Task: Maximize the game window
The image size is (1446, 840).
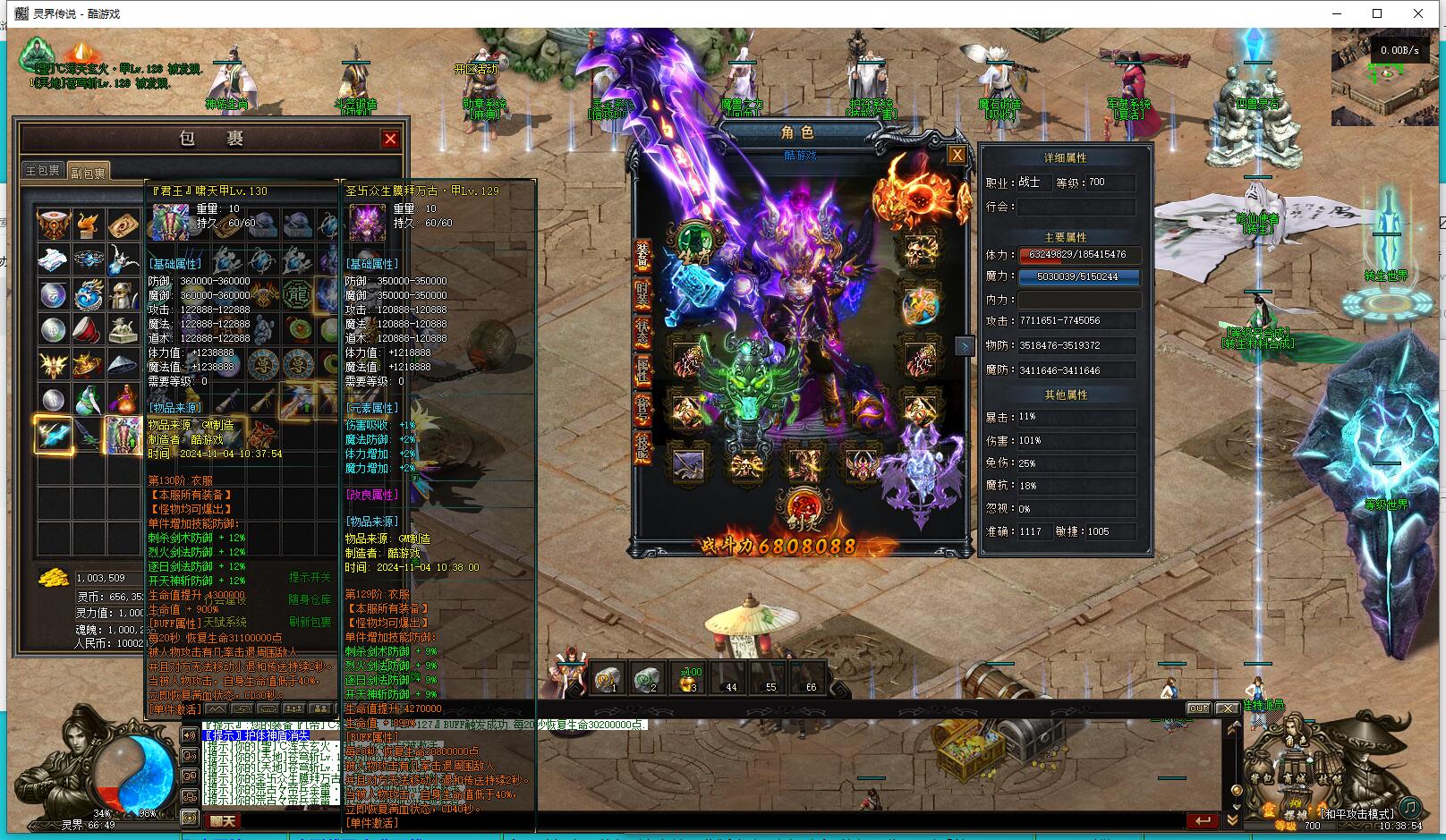Action: coord(1377,13)
